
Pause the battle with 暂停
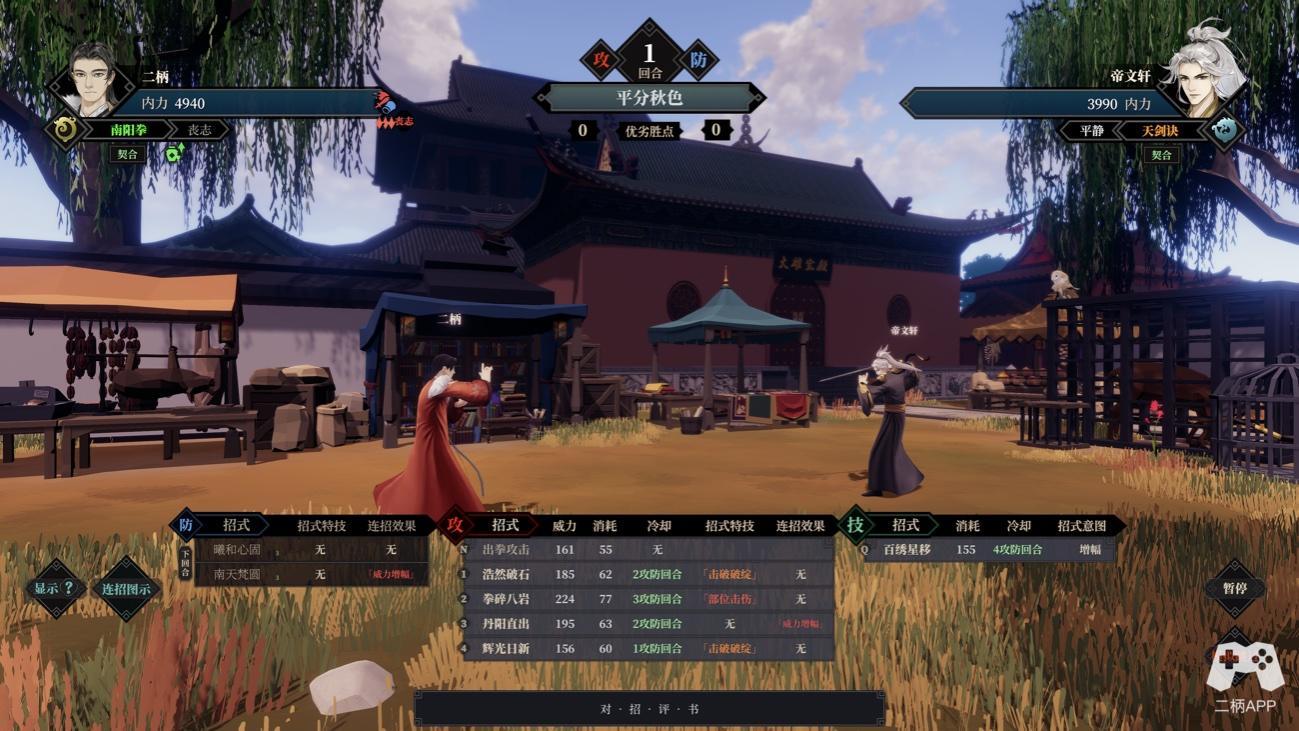pyautogui.click(x=1234, y=588)
